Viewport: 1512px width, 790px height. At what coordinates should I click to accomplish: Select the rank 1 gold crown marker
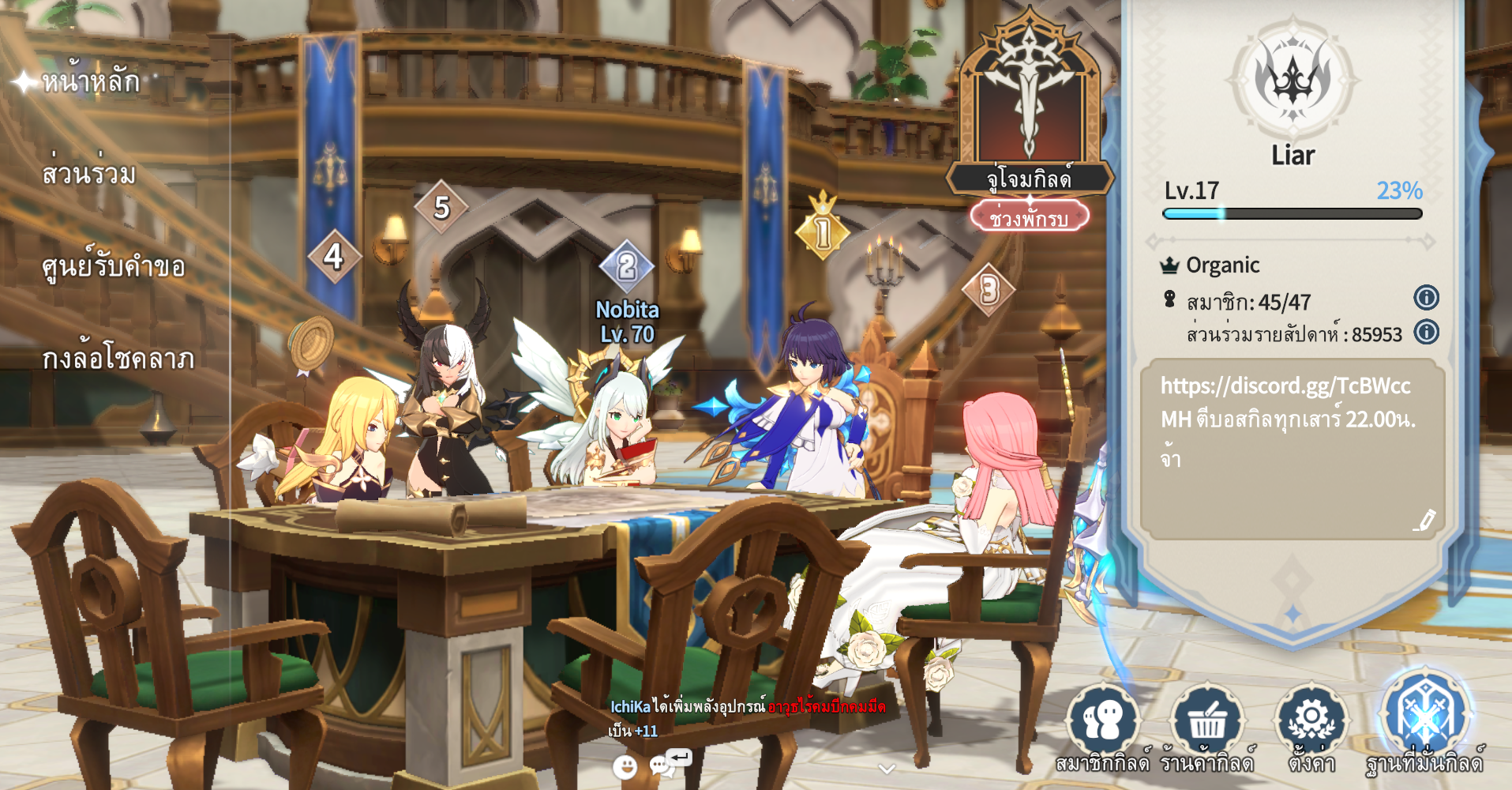tap(823, 232)
